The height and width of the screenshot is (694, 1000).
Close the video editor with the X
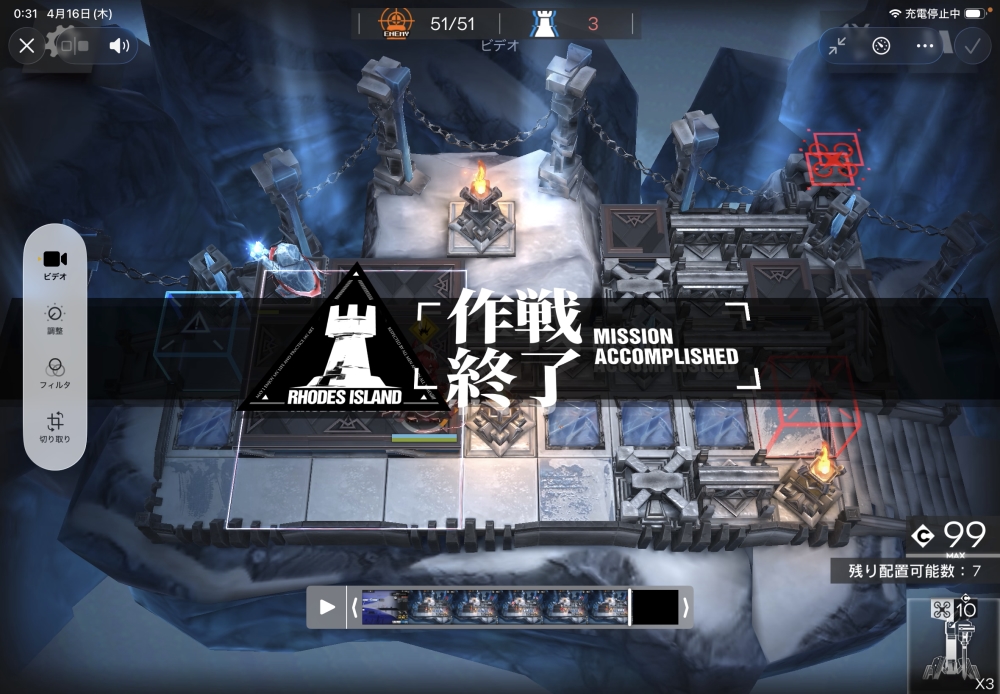27,45
